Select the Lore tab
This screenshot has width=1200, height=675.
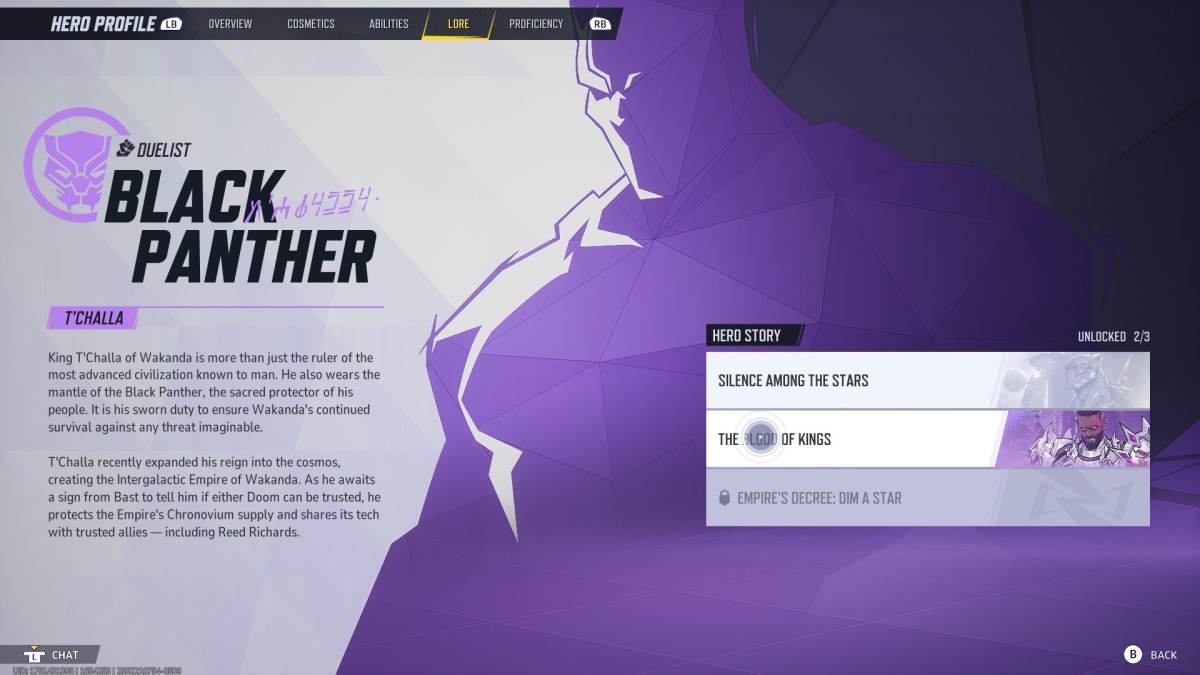[458, 24]
